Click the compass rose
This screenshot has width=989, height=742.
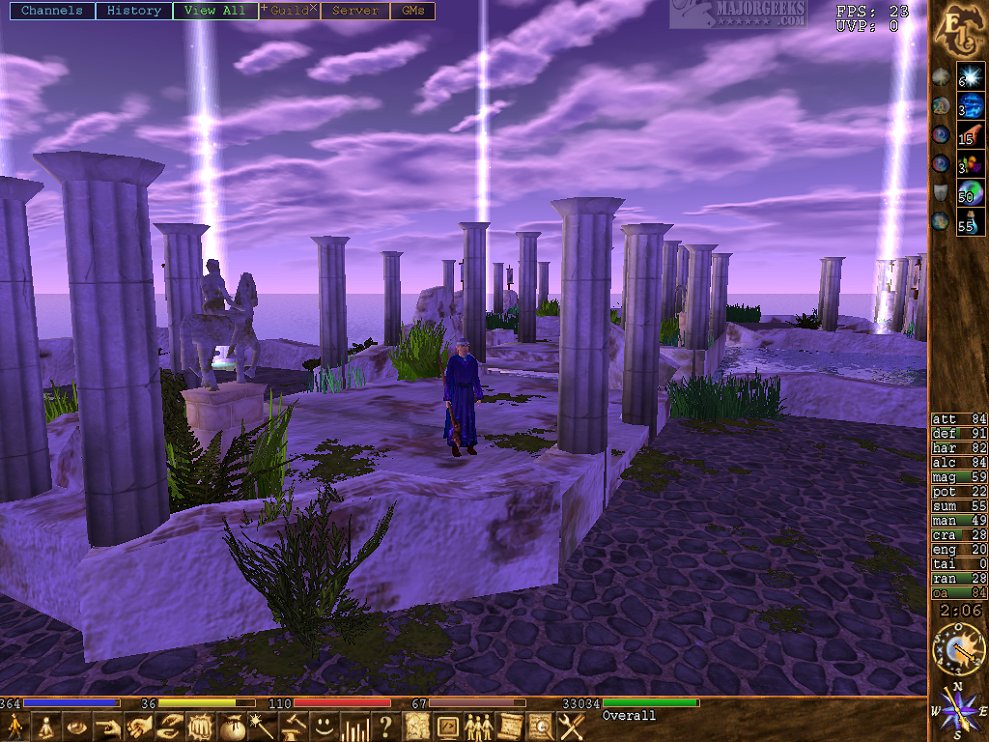(958, 710)
